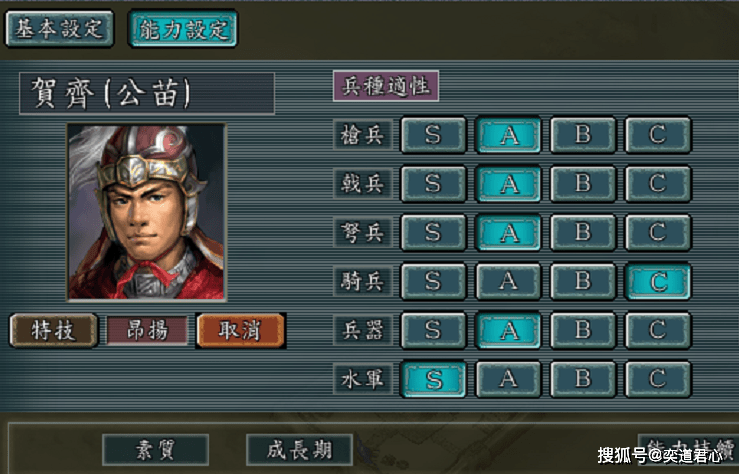Select S rank for 戟兵
The width and height of the screenshot is (739, 474).
pos(433,183)
